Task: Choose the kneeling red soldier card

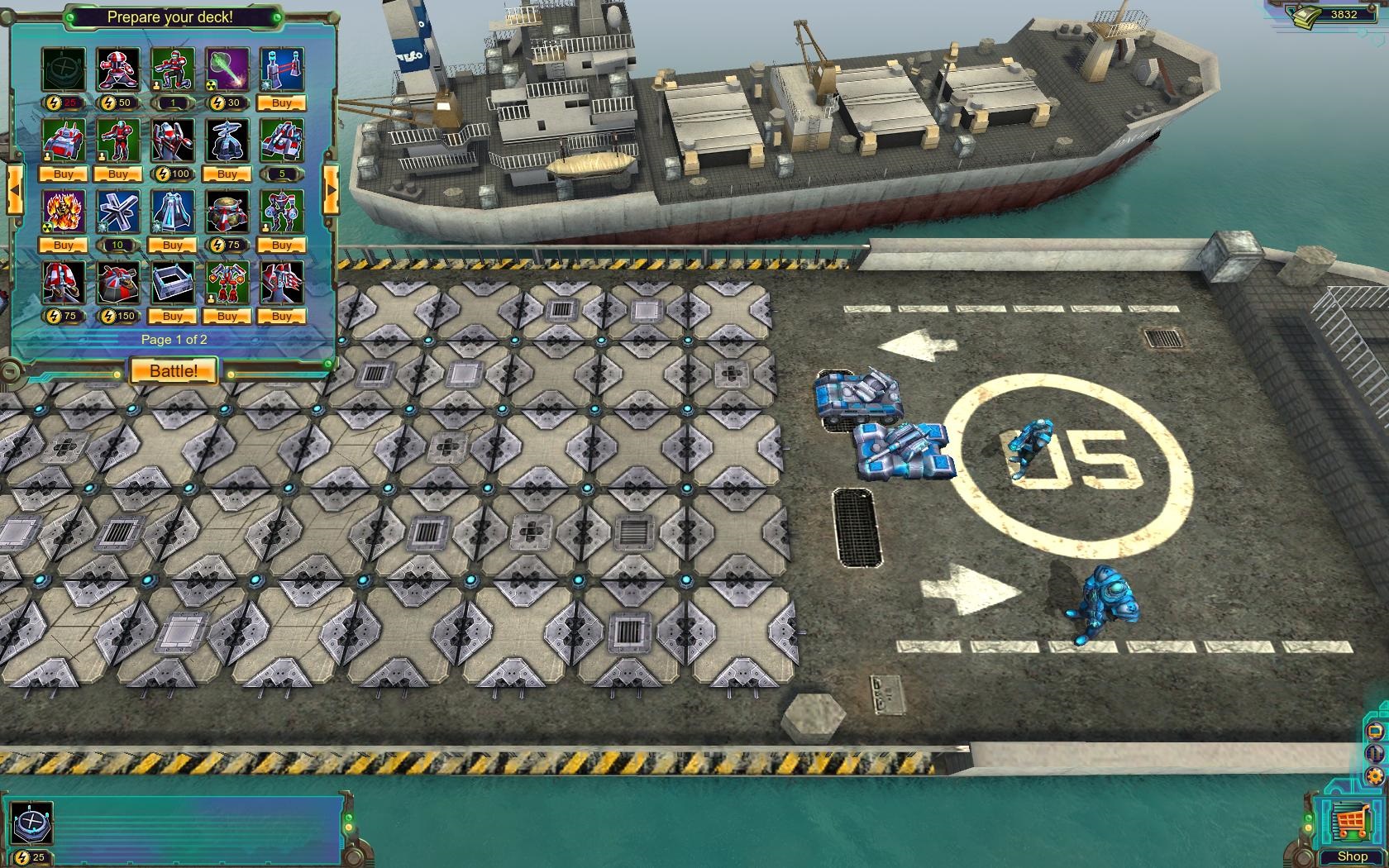Action: (173, 69)
